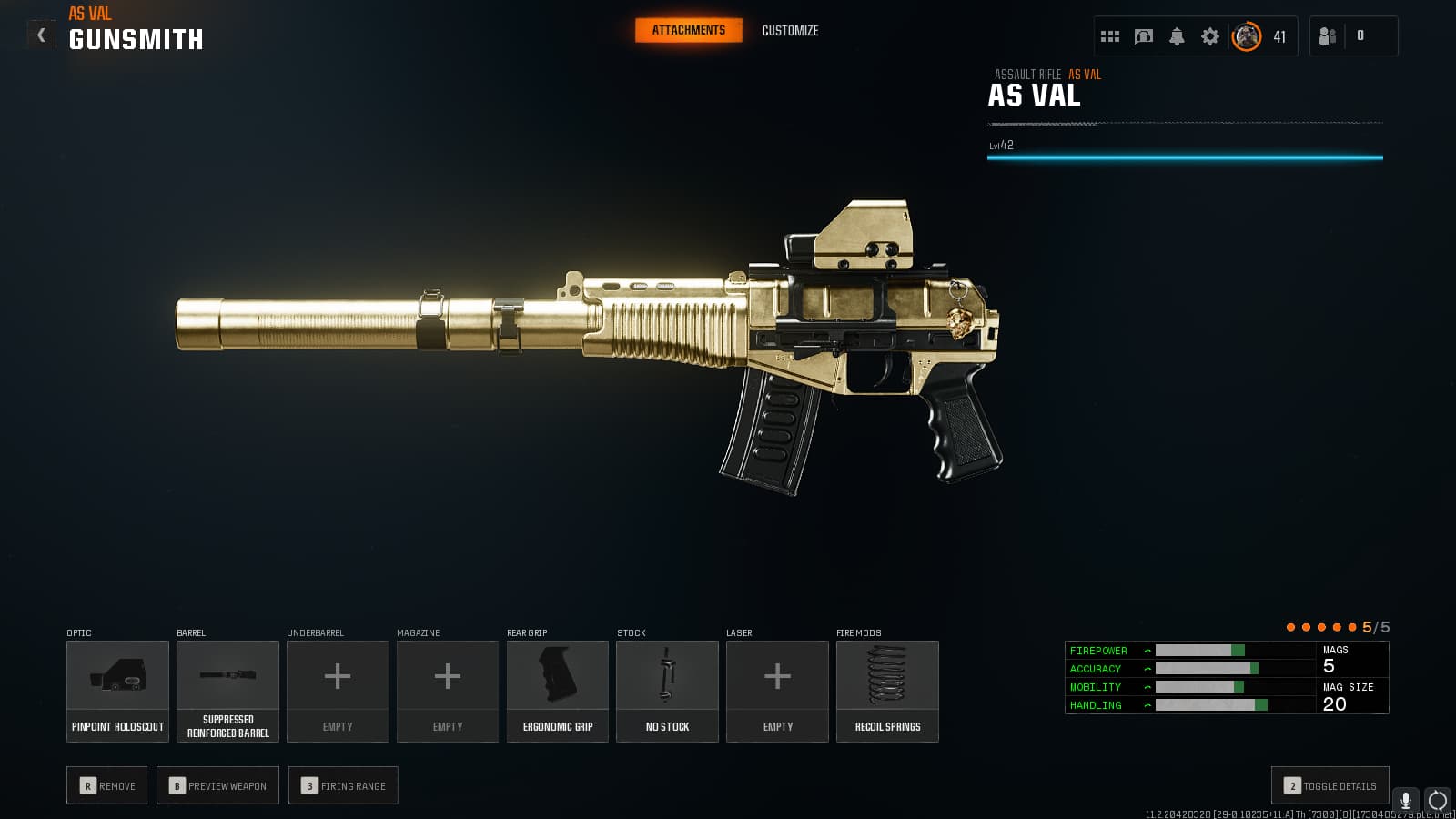Add an underbarrel attachment

[338, 691]
